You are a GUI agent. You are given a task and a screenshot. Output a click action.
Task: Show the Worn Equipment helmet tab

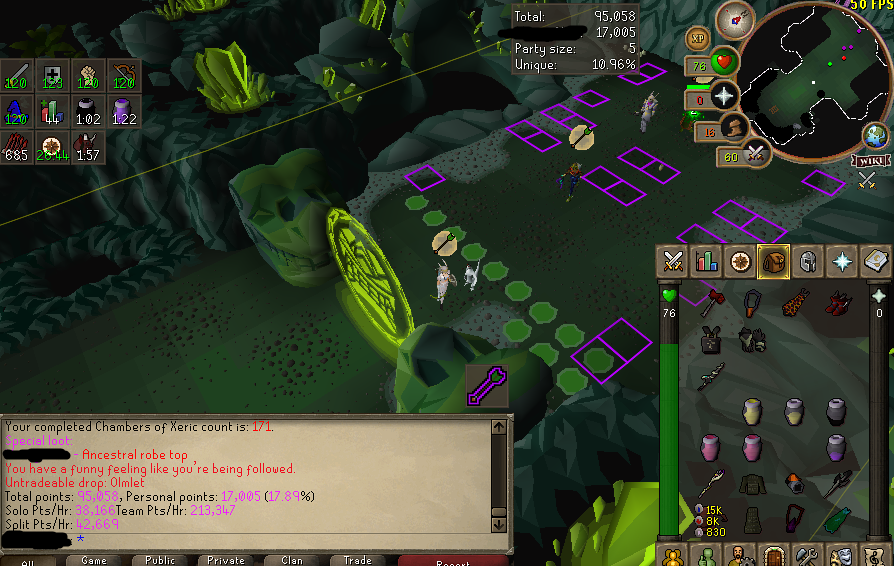tap(807, 261)
